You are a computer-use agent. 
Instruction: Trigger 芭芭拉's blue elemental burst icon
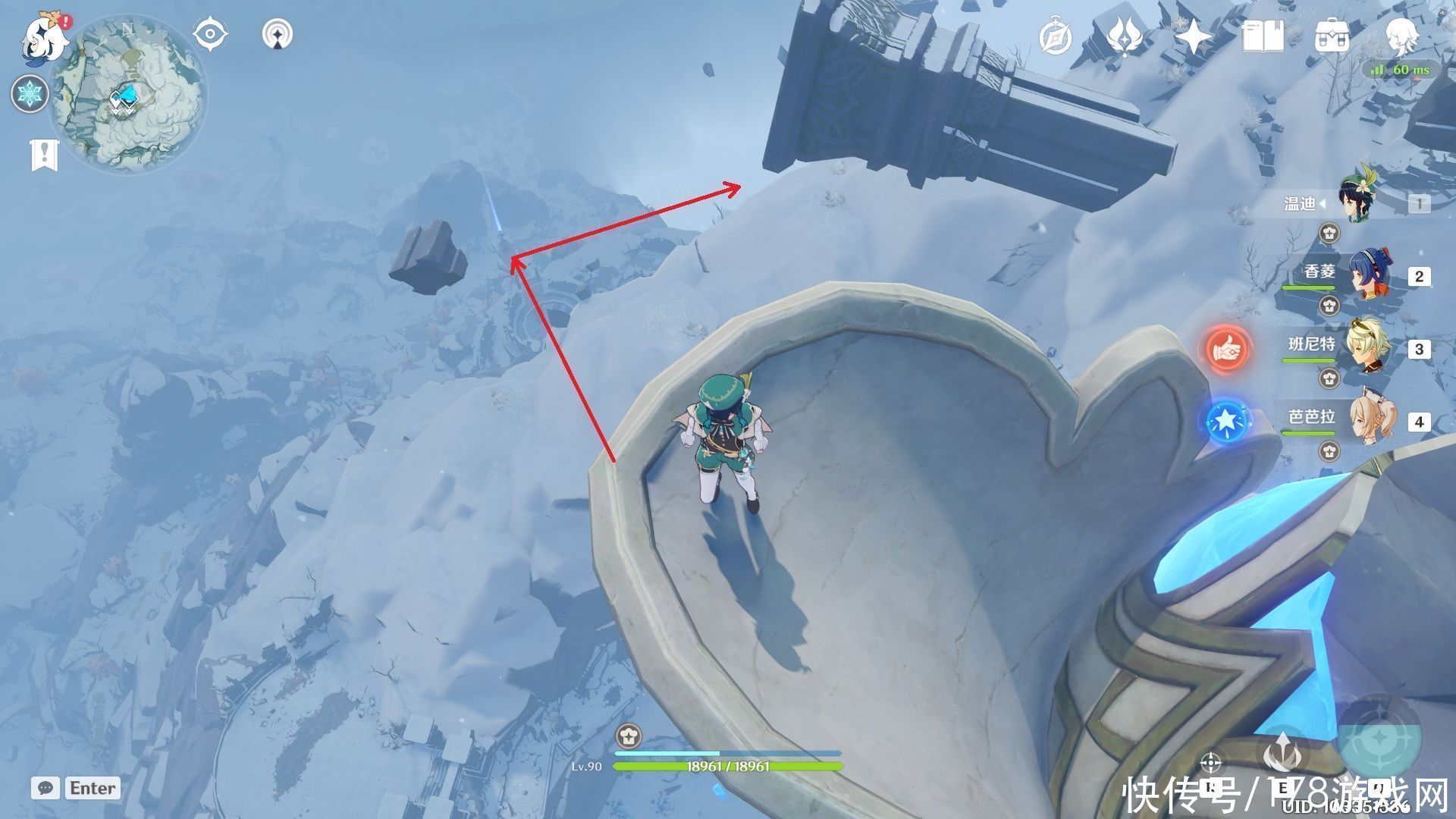click(1226, 422)
